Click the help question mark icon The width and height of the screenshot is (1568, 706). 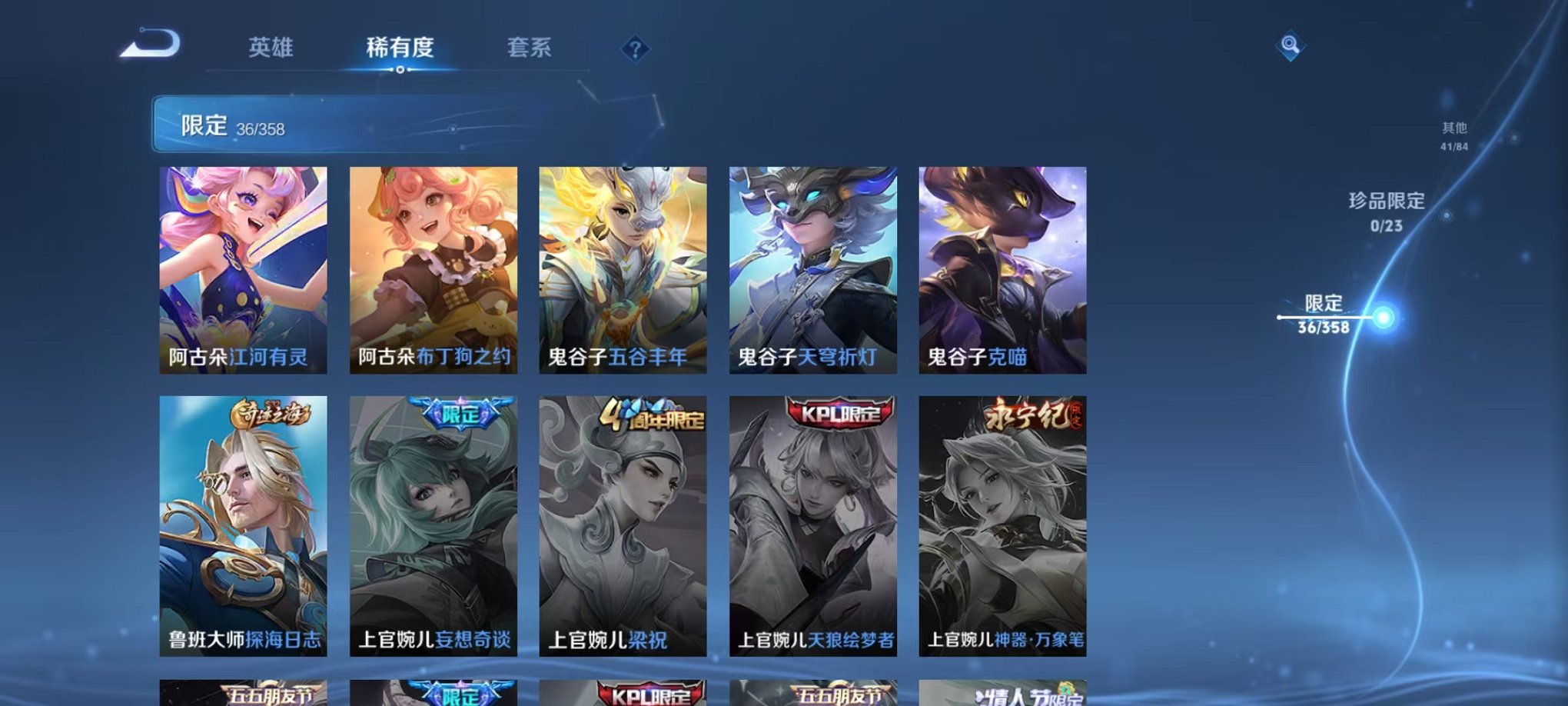click(635, 48)
